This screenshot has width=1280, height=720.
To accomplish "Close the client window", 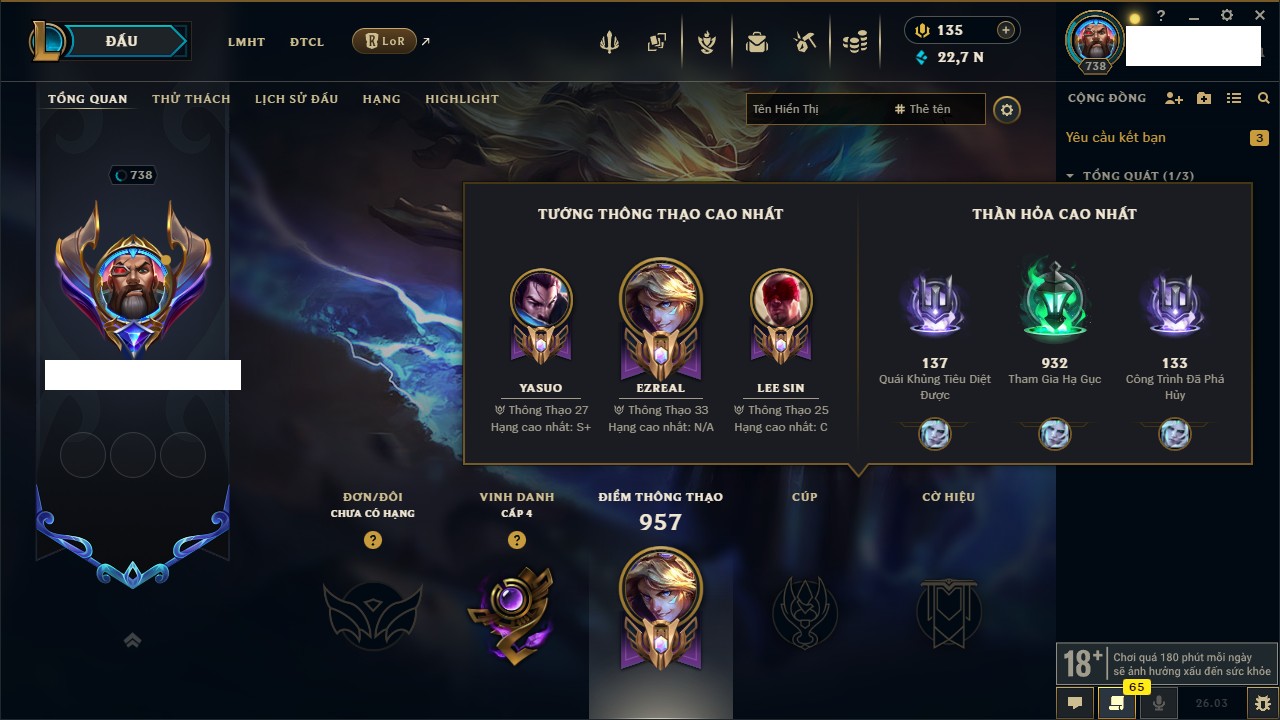I will pos(1259,16).
